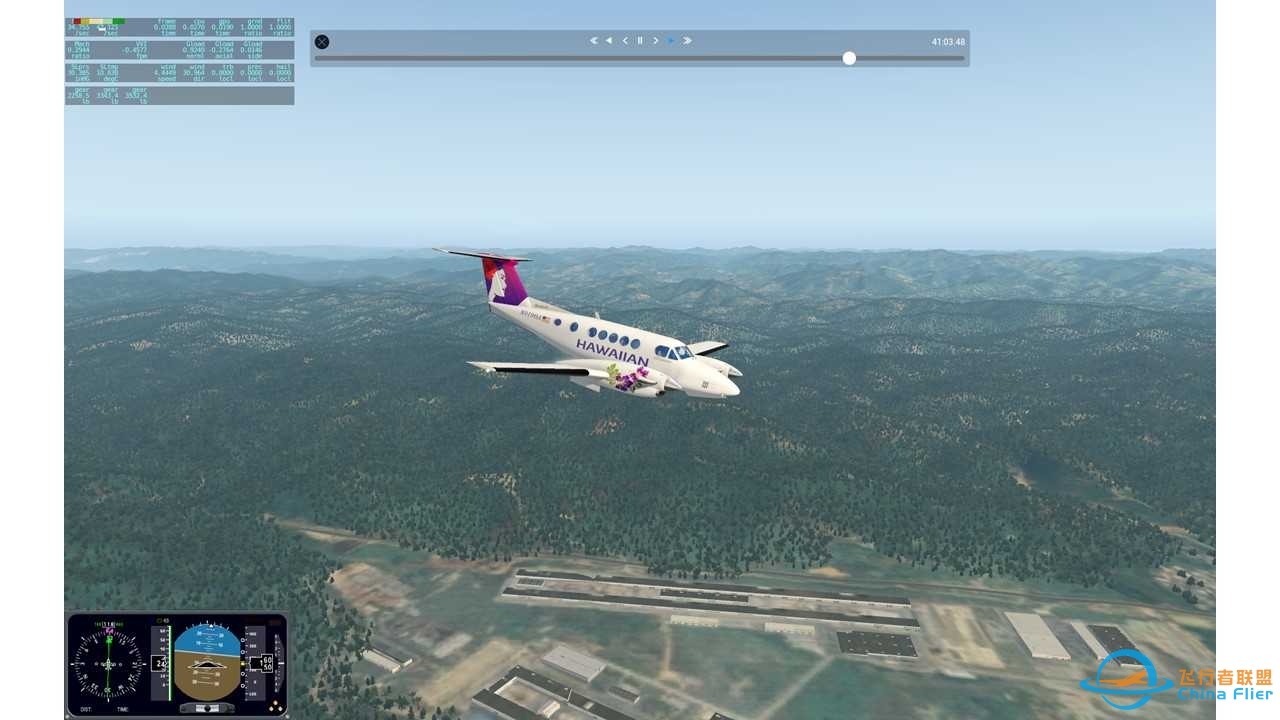Fast-forward the replay
The image size is (1280, 720).
[687, 41]
